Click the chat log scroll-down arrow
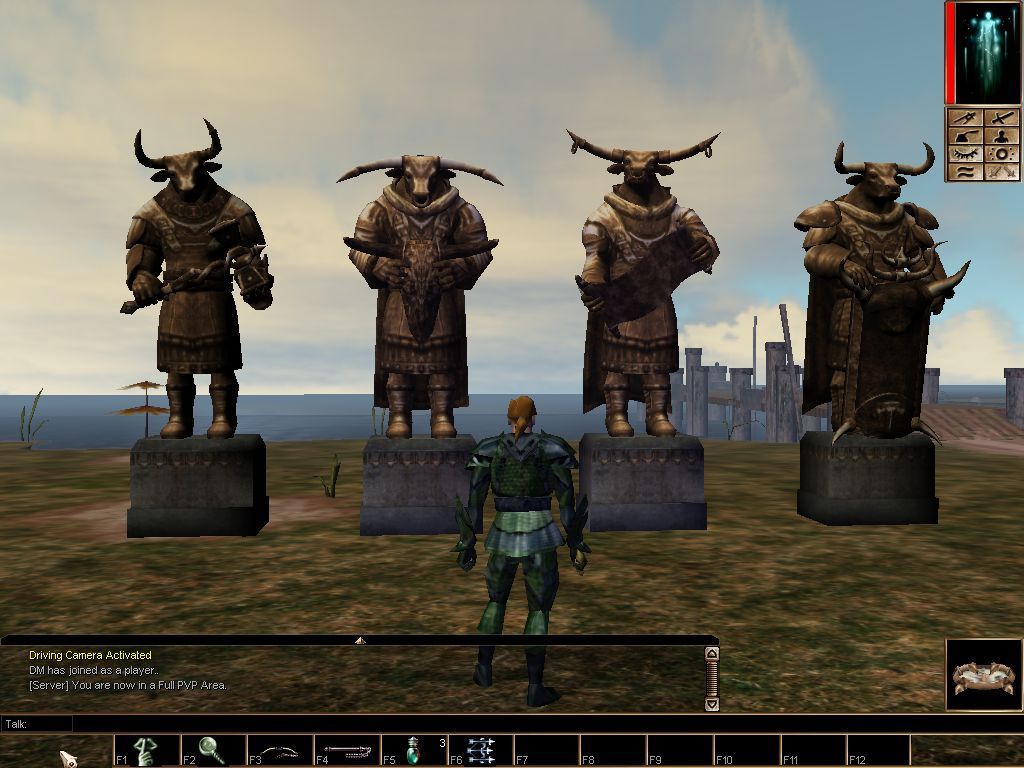 [x=712, y=704]
